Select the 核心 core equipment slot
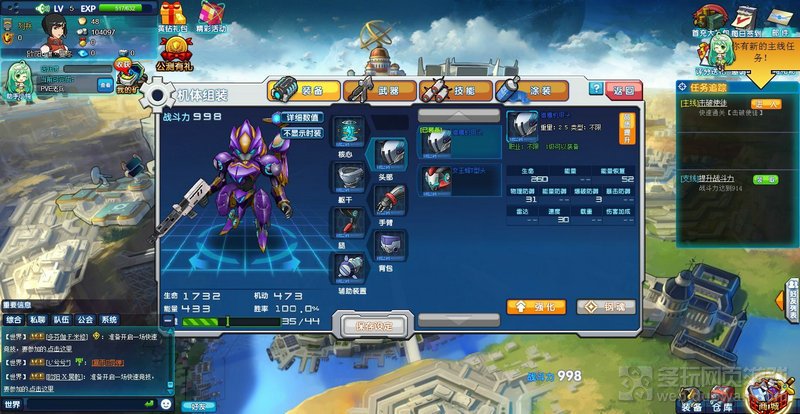Image resolution: width=800 pixels, height=414 pixels. click(350, 132)
